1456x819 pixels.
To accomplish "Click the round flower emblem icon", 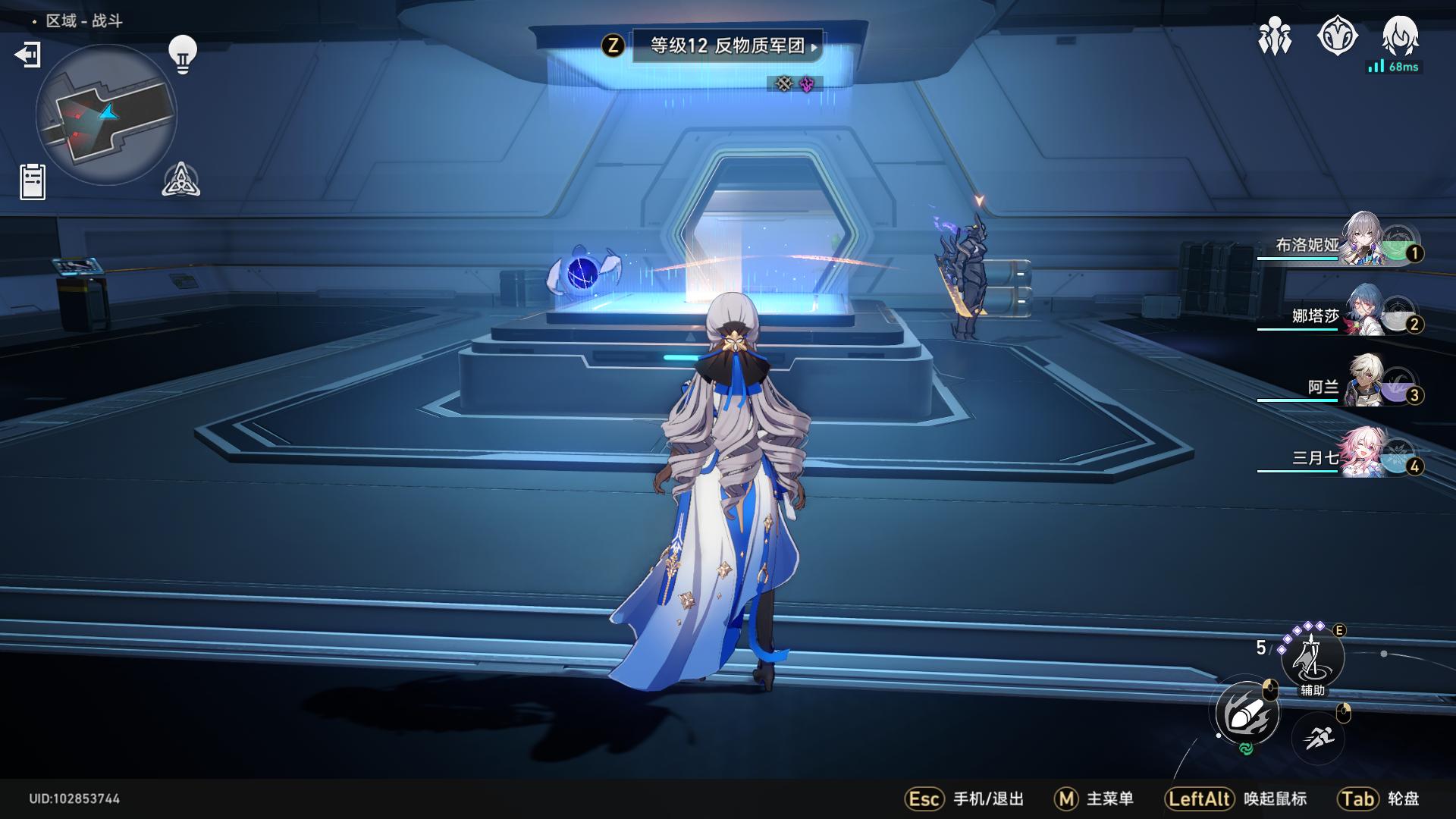I will coord(1337,36).
